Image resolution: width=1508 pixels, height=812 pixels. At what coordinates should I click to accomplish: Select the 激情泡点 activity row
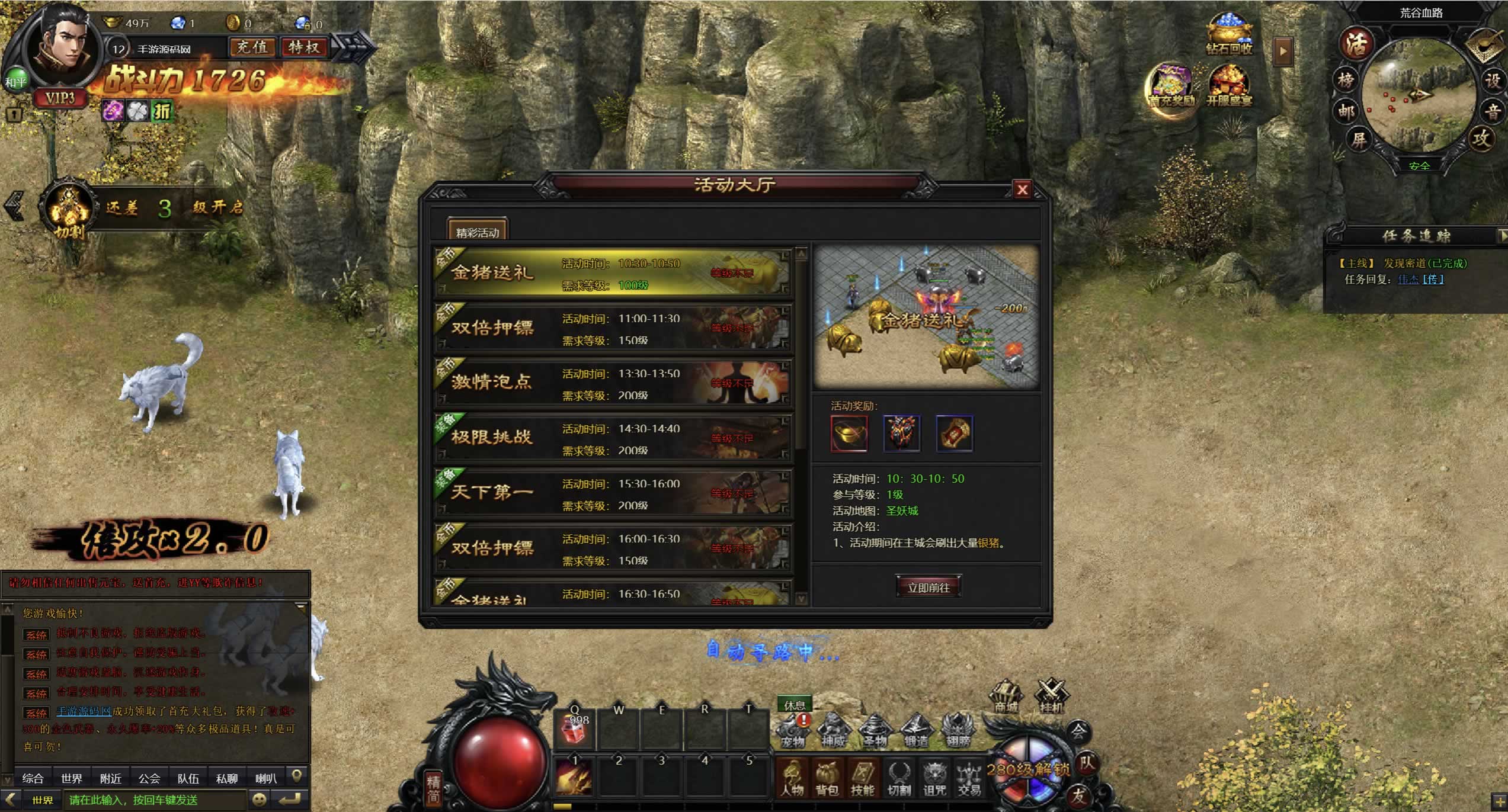coord(613,383)
